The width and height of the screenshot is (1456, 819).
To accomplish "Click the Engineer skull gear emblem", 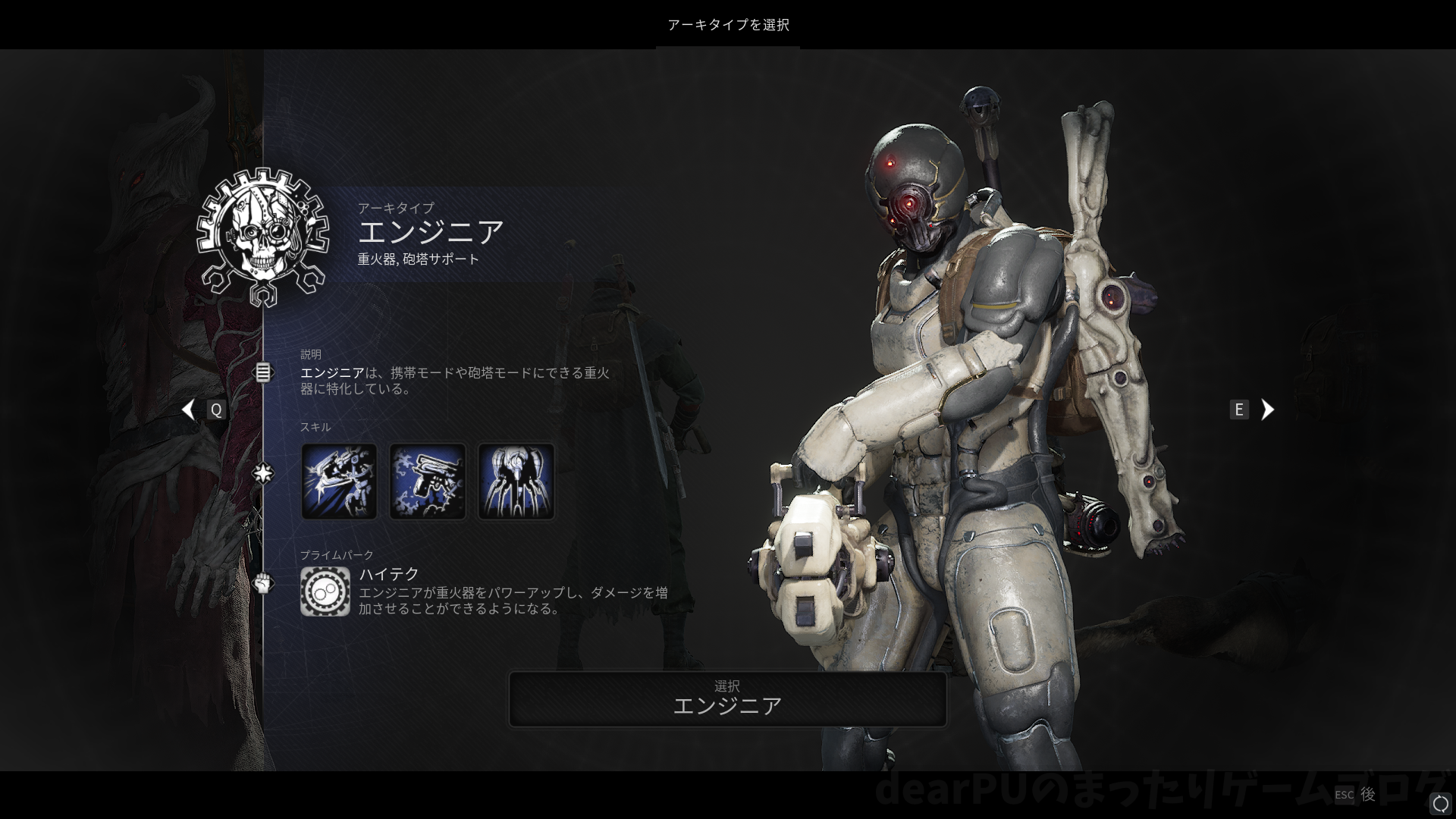I will (x=262, y=237).
